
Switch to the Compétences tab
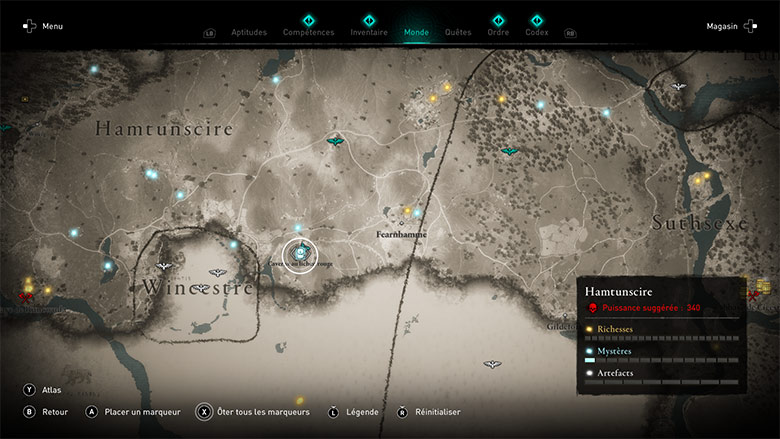pos(308,32)
